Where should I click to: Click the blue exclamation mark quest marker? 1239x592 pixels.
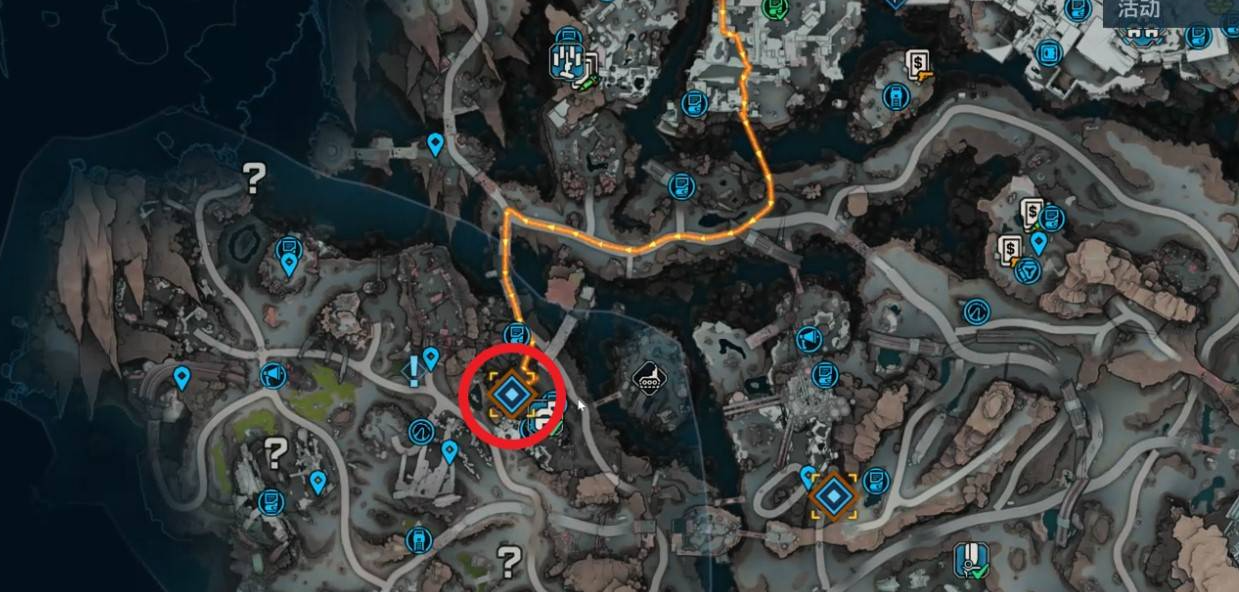tap(413, 371)
